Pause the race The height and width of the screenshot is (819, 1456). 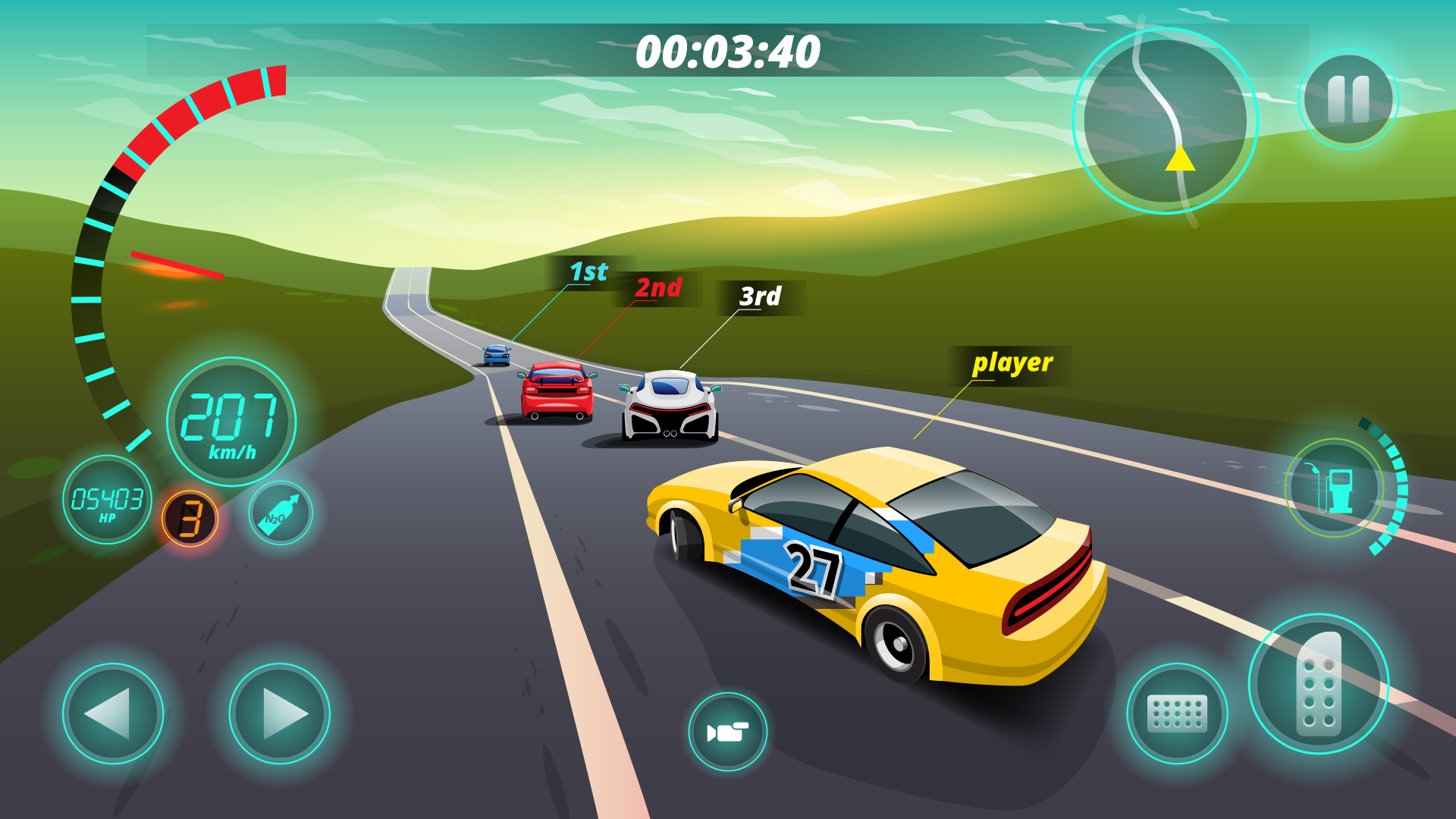coord(1348,99)
